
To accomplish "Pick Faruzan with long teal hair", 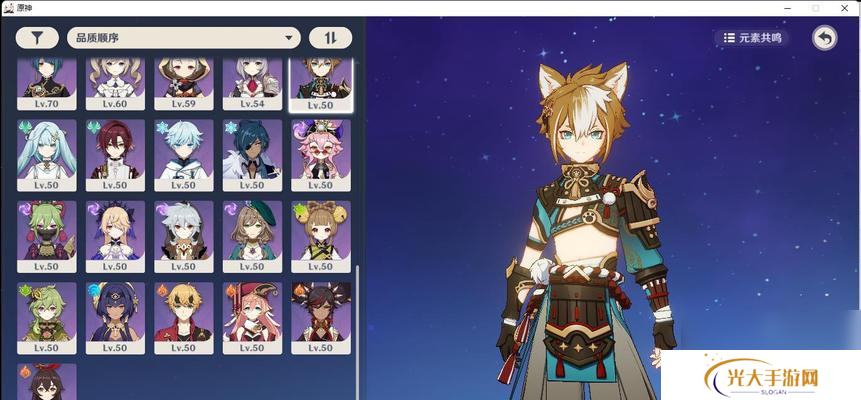I will click(47, 154).
